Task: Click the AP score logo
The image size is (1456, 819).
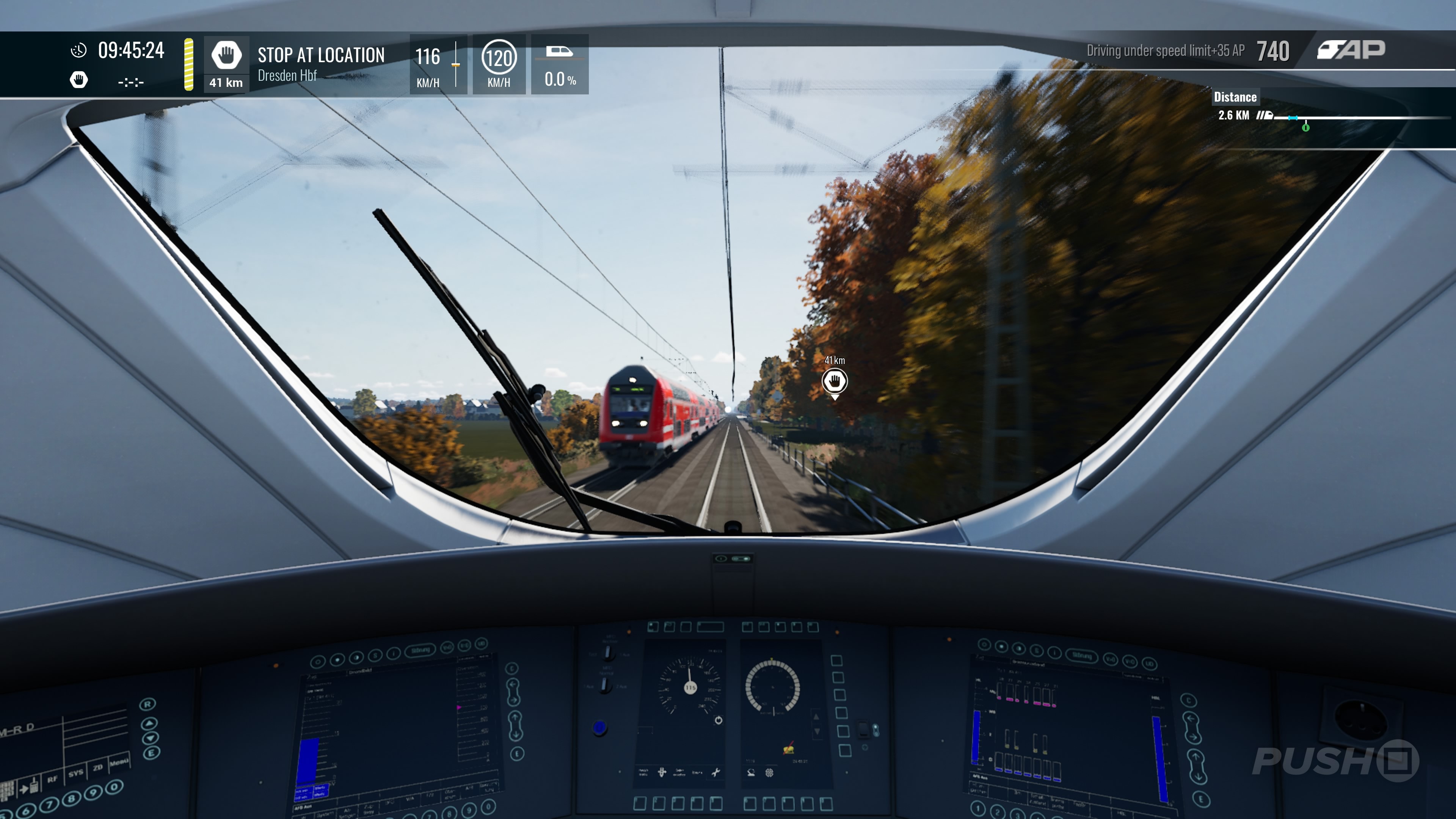Action: (1351, 50)
